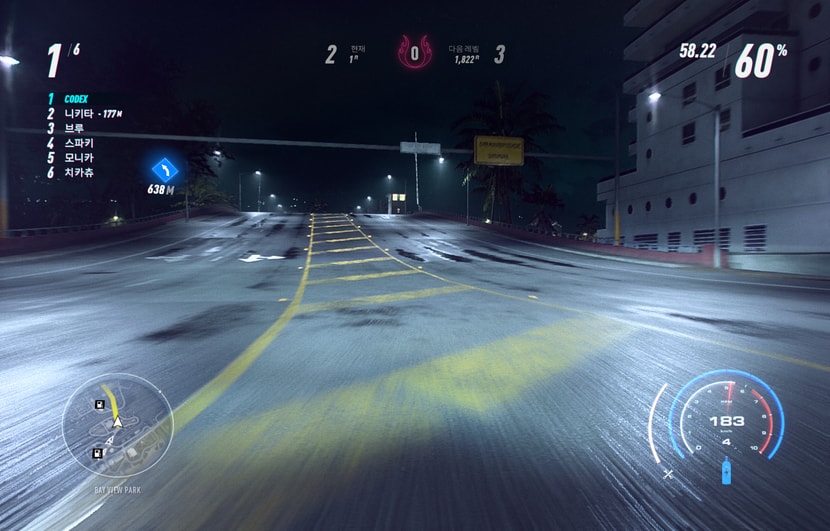The width and height of the screenshot is (830, 531).
Task: Click the heat level flame icon
Action: click(413, 51)
